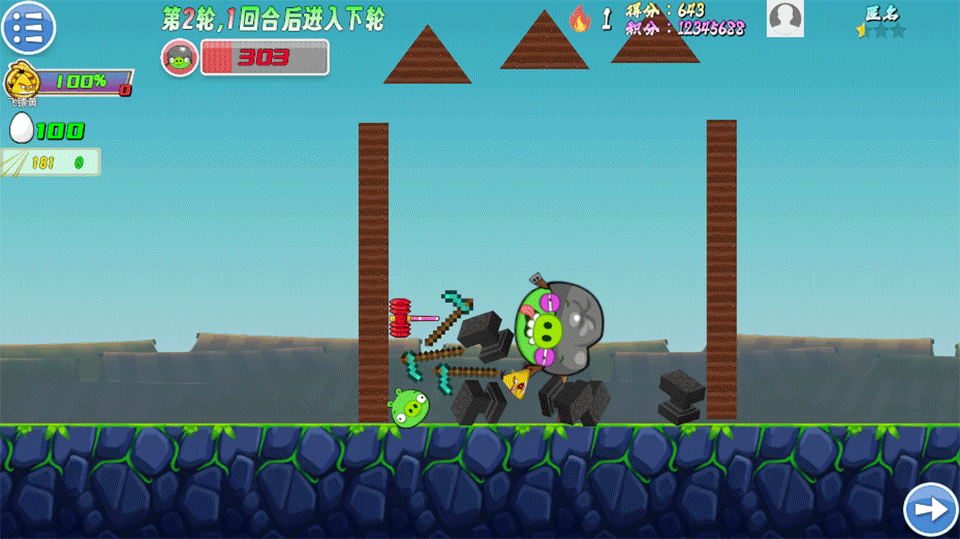Image resolution: width=960 pixels, height=539 pixels.
Task: Select the yellow bird character portrait
Action: click(21, 80)
